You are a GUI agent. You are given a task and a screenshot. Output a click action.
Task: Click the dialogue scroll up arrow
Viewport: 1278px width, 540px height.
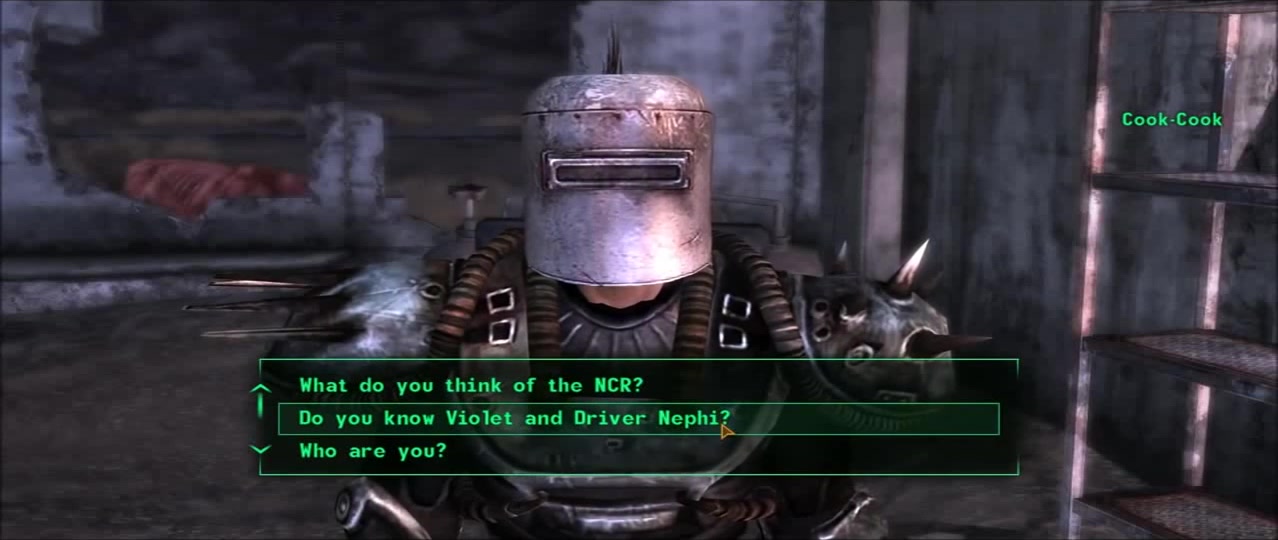260,389
